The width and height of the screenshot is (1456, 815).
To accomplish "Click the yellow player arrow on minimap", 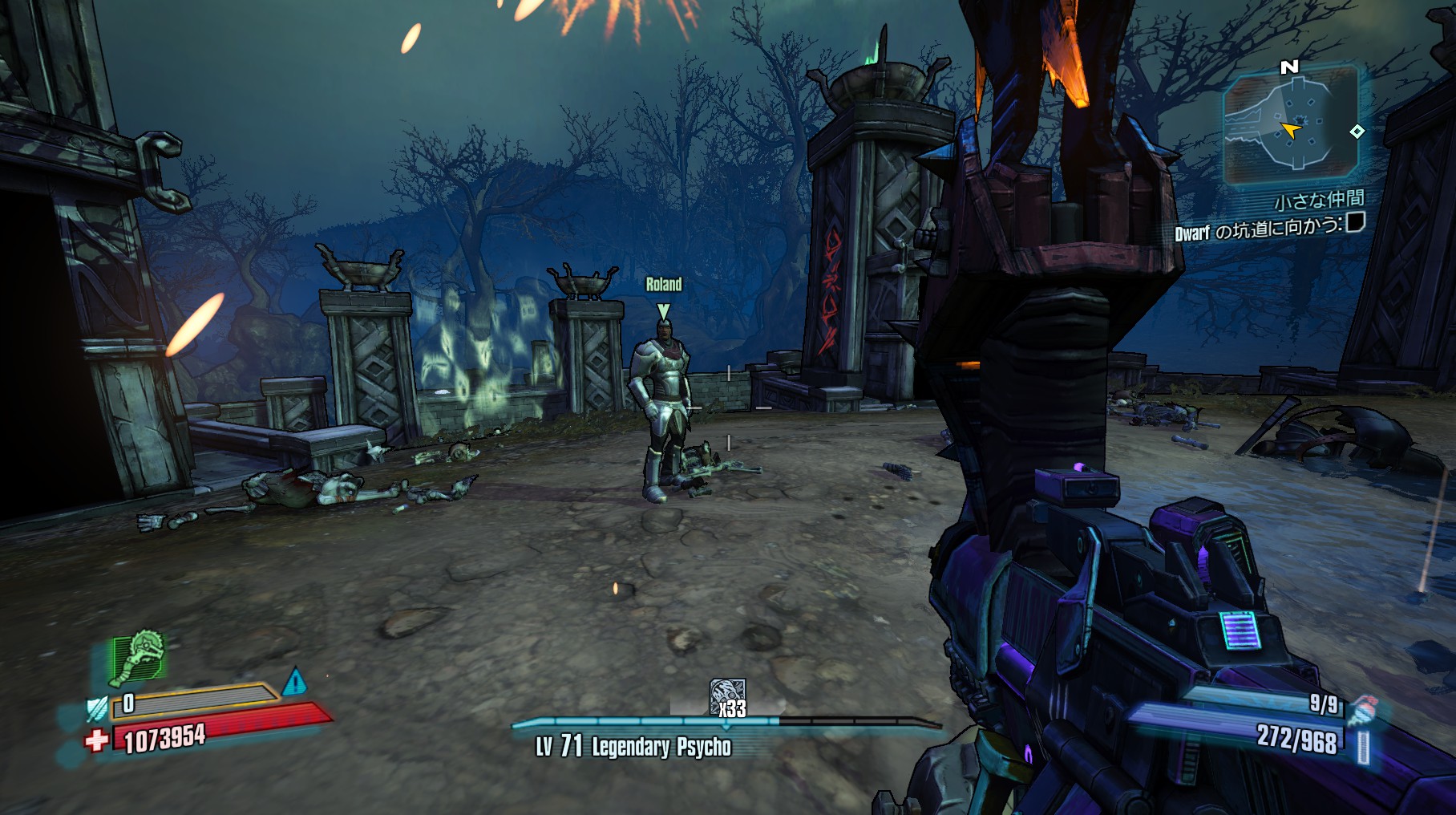I will [x=1290, y=129].
